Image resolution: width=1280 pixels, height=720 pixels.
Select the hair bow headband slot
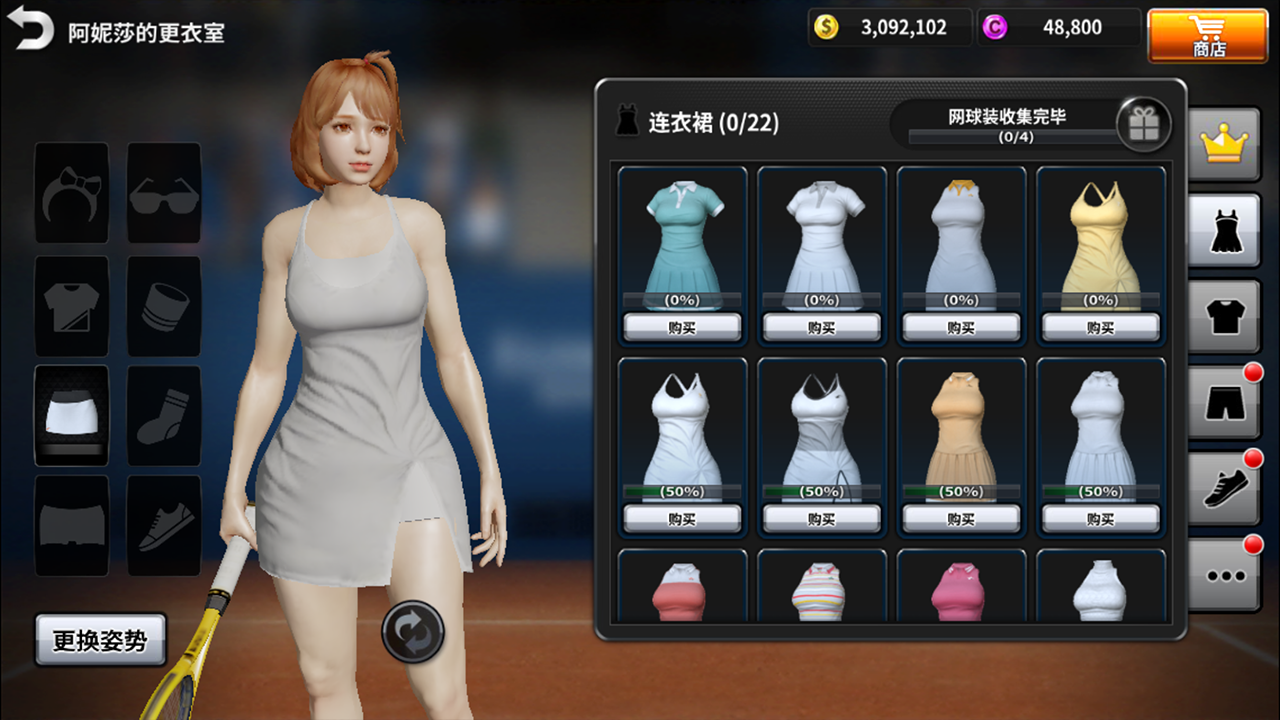[72, 193]
